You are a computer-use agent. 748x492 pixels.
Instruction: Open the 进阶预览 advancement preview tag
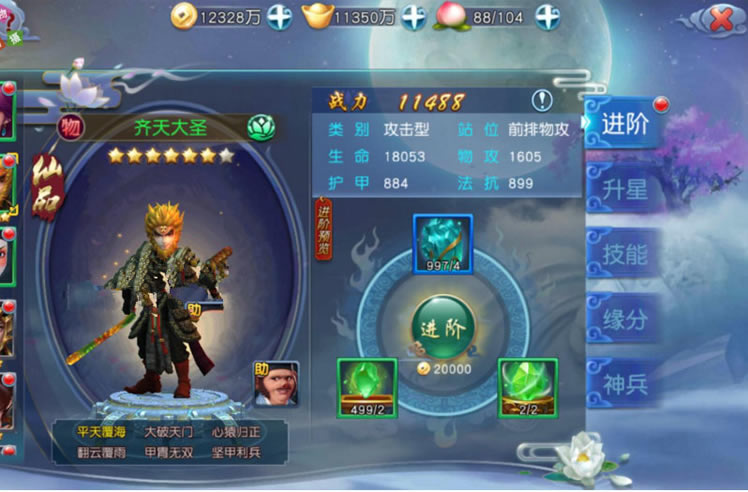323,229
